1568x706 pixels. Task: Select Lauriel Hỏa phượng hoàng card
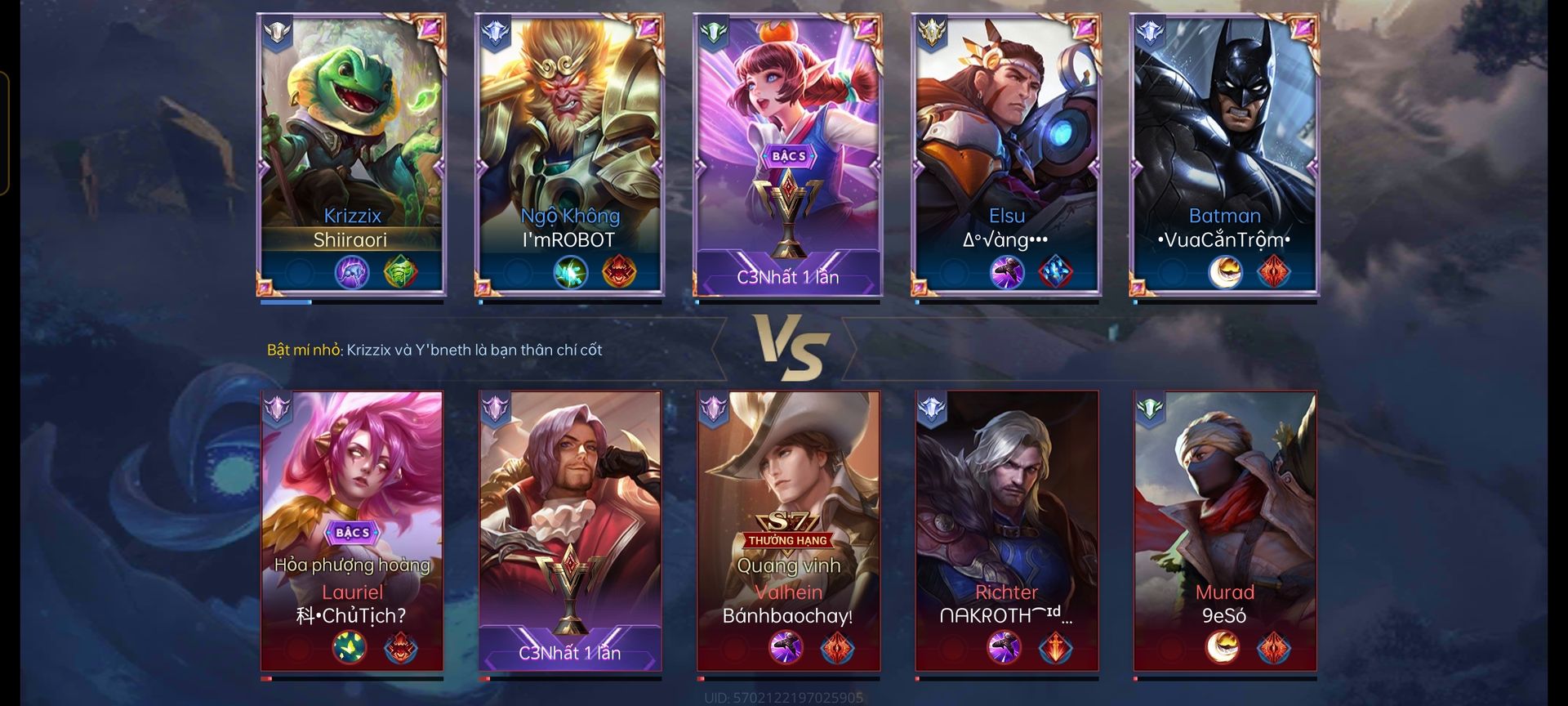352,531
